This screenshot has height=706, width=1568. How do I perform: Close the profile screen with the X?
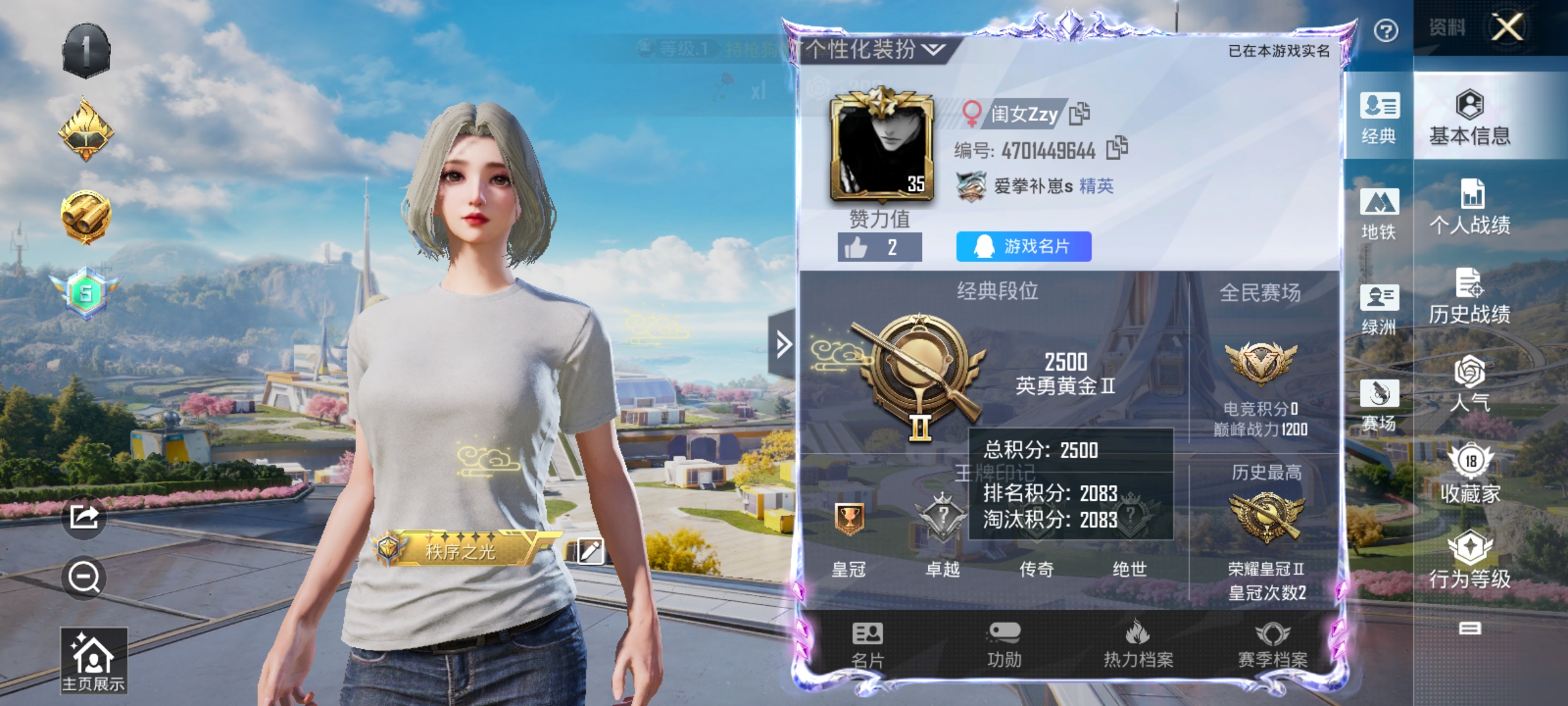(1507, 28)
